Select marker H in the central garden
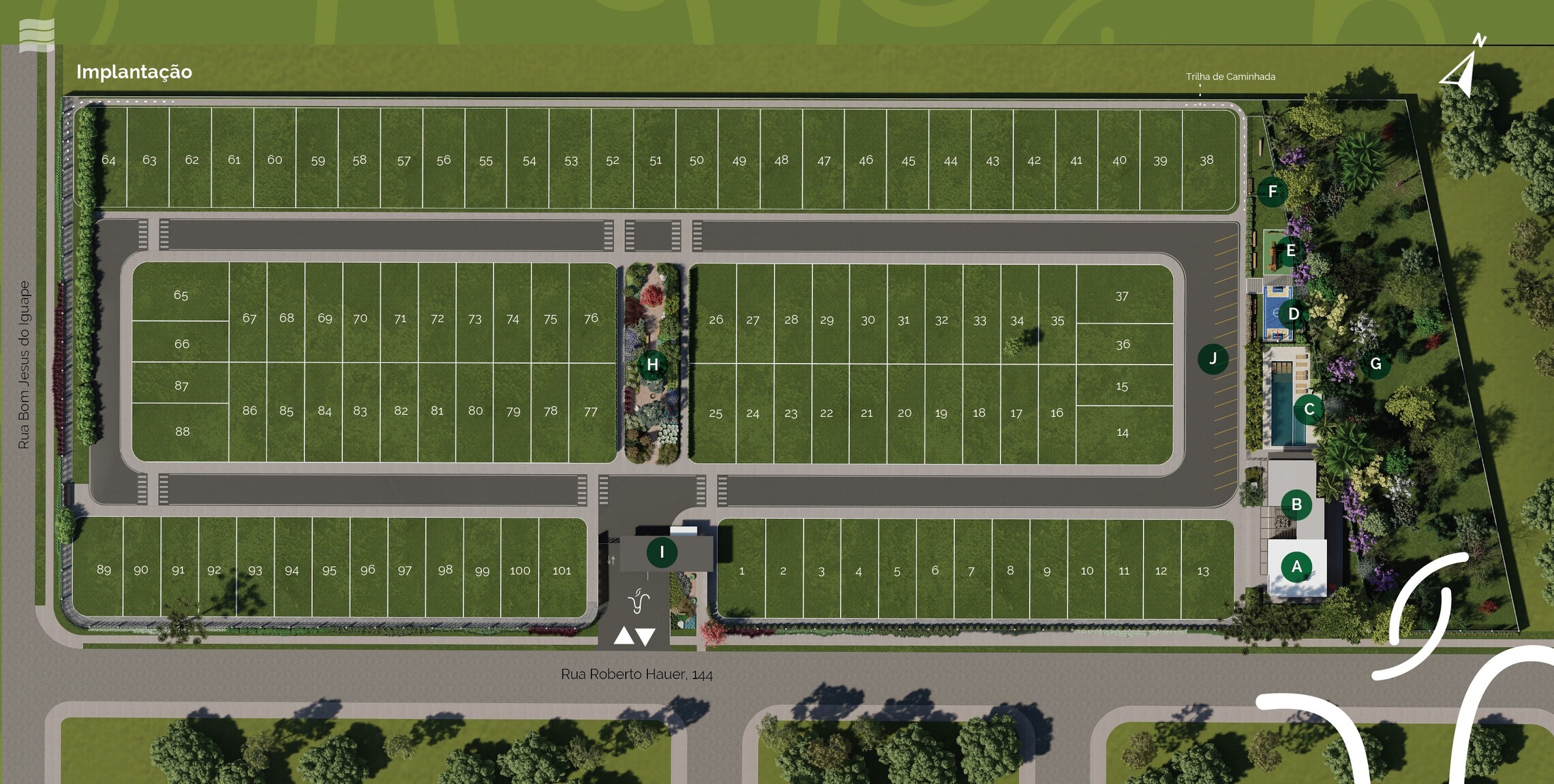The width and height of the screenshot is (1554, 784). point(652,364)
